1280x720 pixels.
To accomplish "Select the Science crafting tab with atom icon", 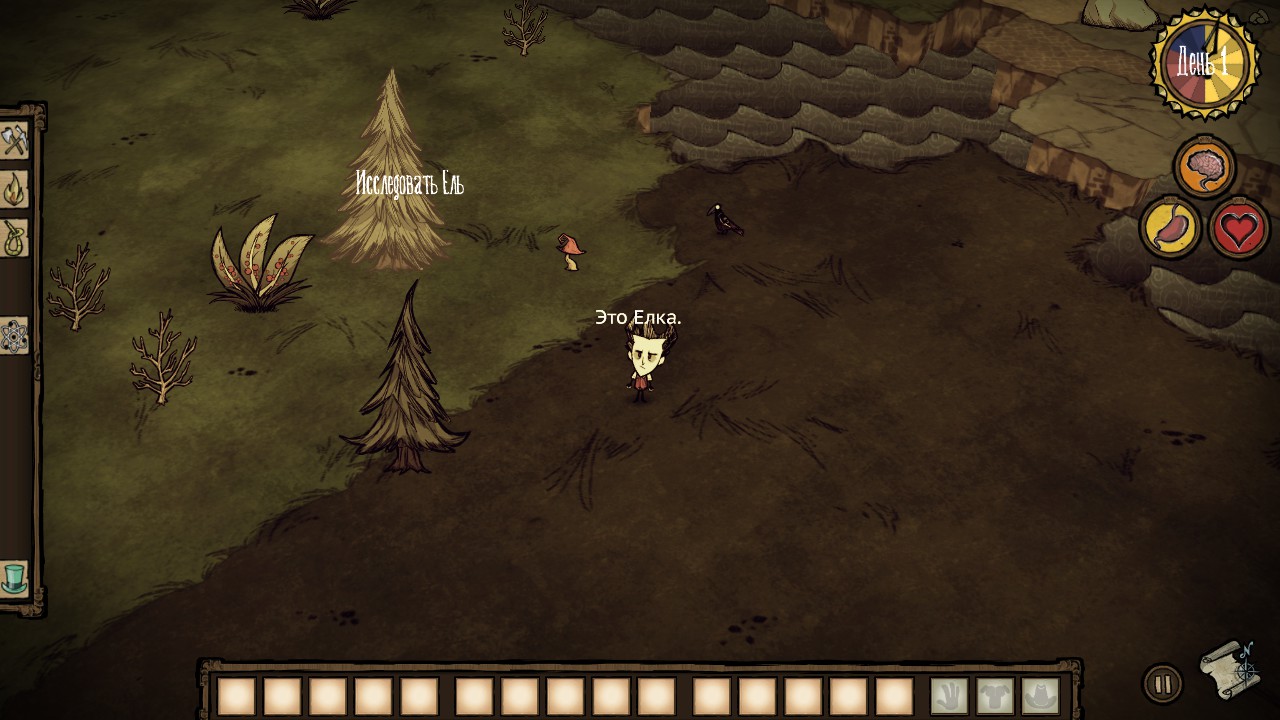I will [x=14, y=336].
